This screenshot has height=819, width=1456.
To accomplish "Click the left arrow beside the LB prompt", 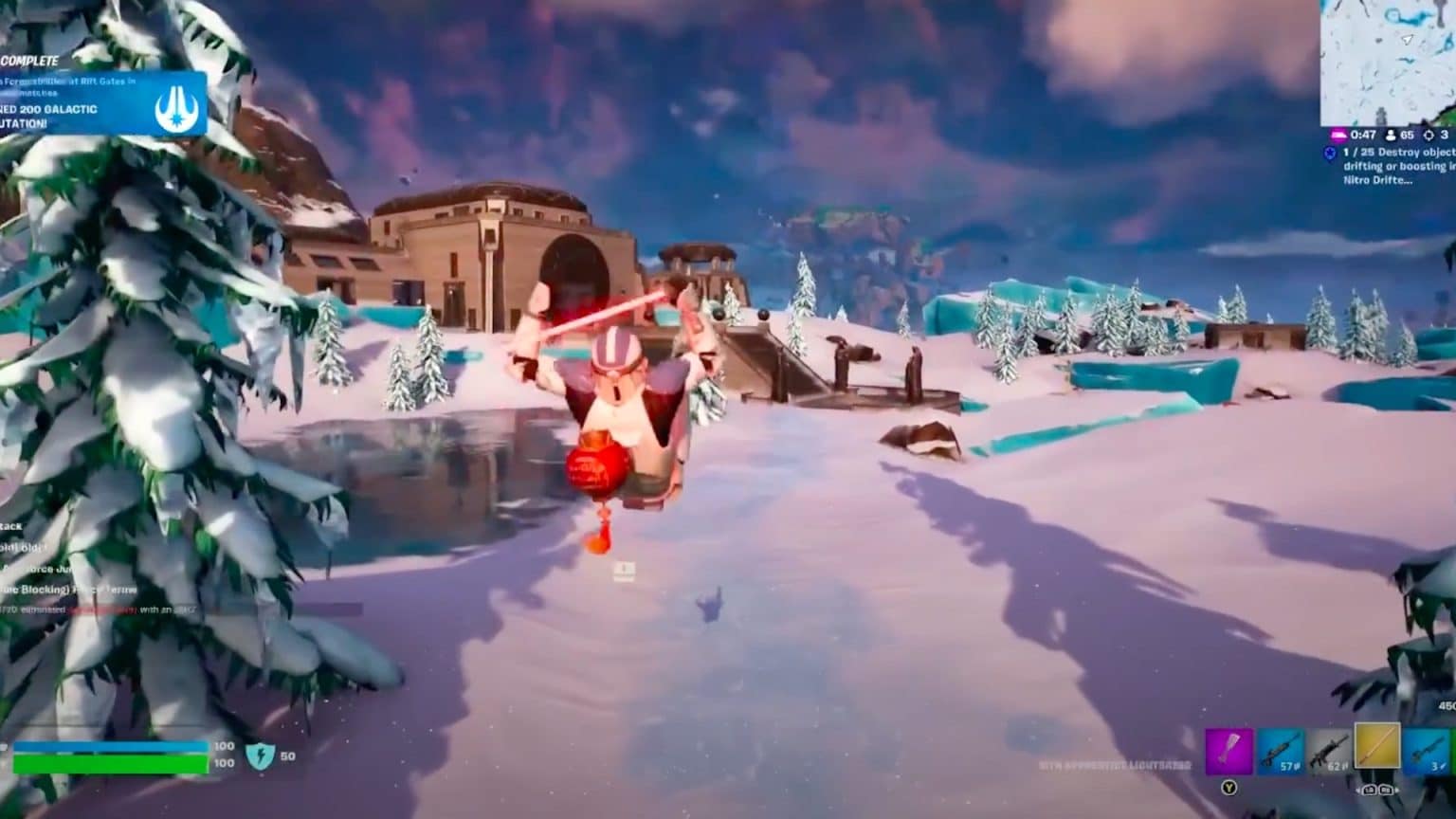I will point(1359,791).
